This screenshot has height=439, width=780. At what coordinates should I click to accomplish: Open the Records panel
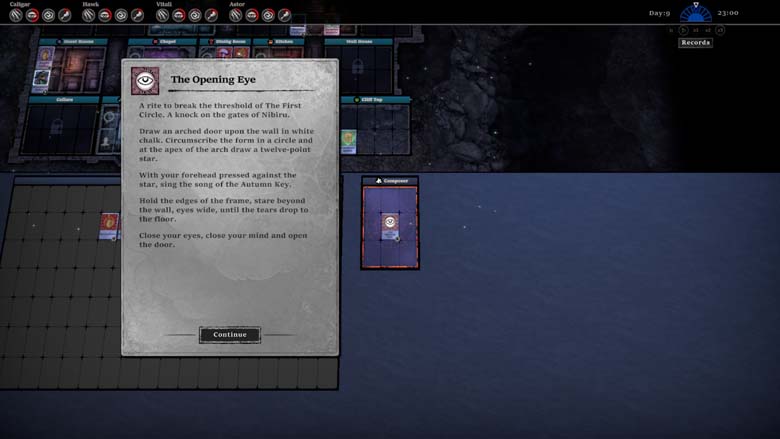pyautogui.click(x=695, y=42)
